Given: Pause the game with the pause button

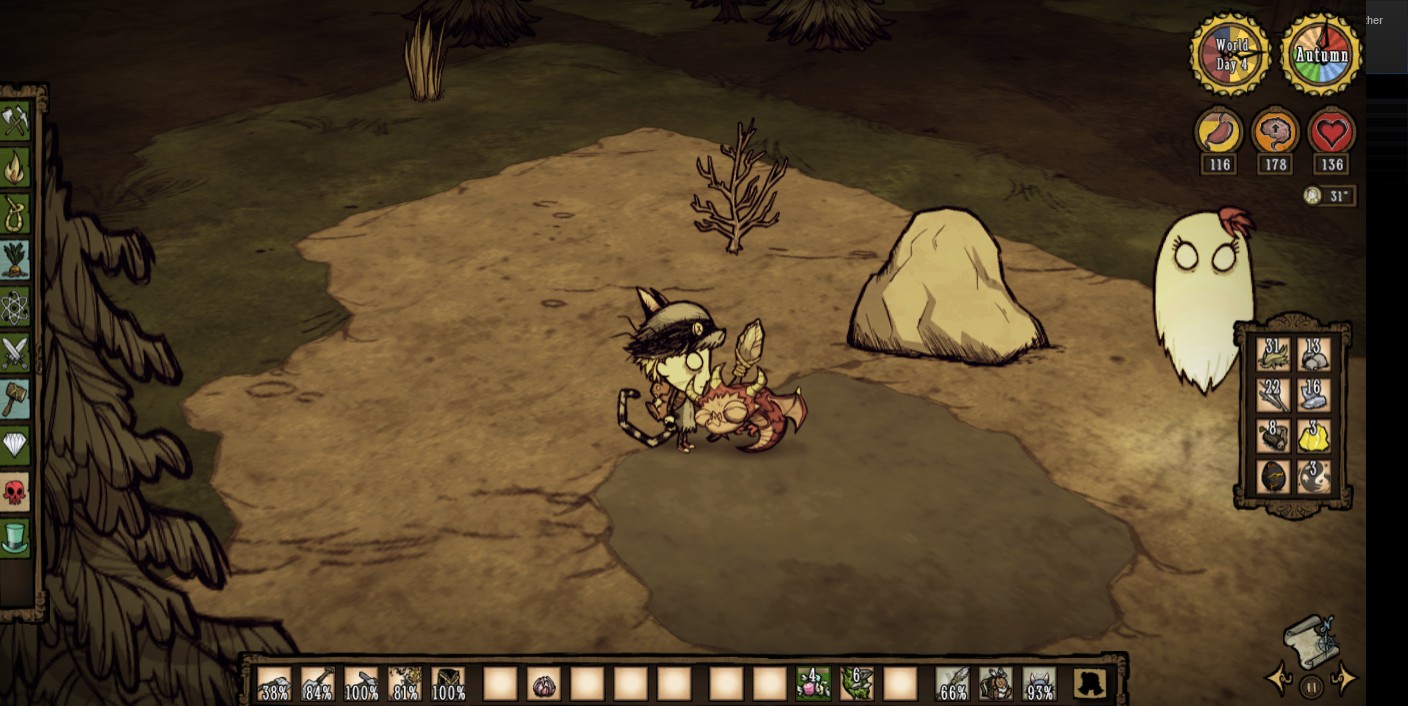Looking at the screenshot, I should click(x=1311, y=686).
